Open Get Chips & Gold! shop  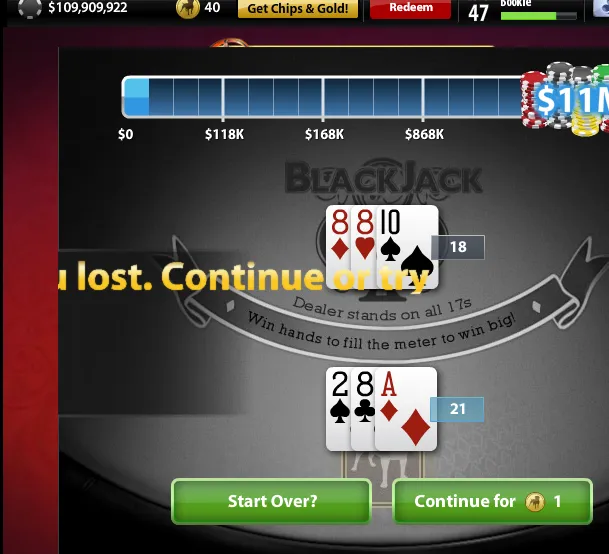[297, 8]
